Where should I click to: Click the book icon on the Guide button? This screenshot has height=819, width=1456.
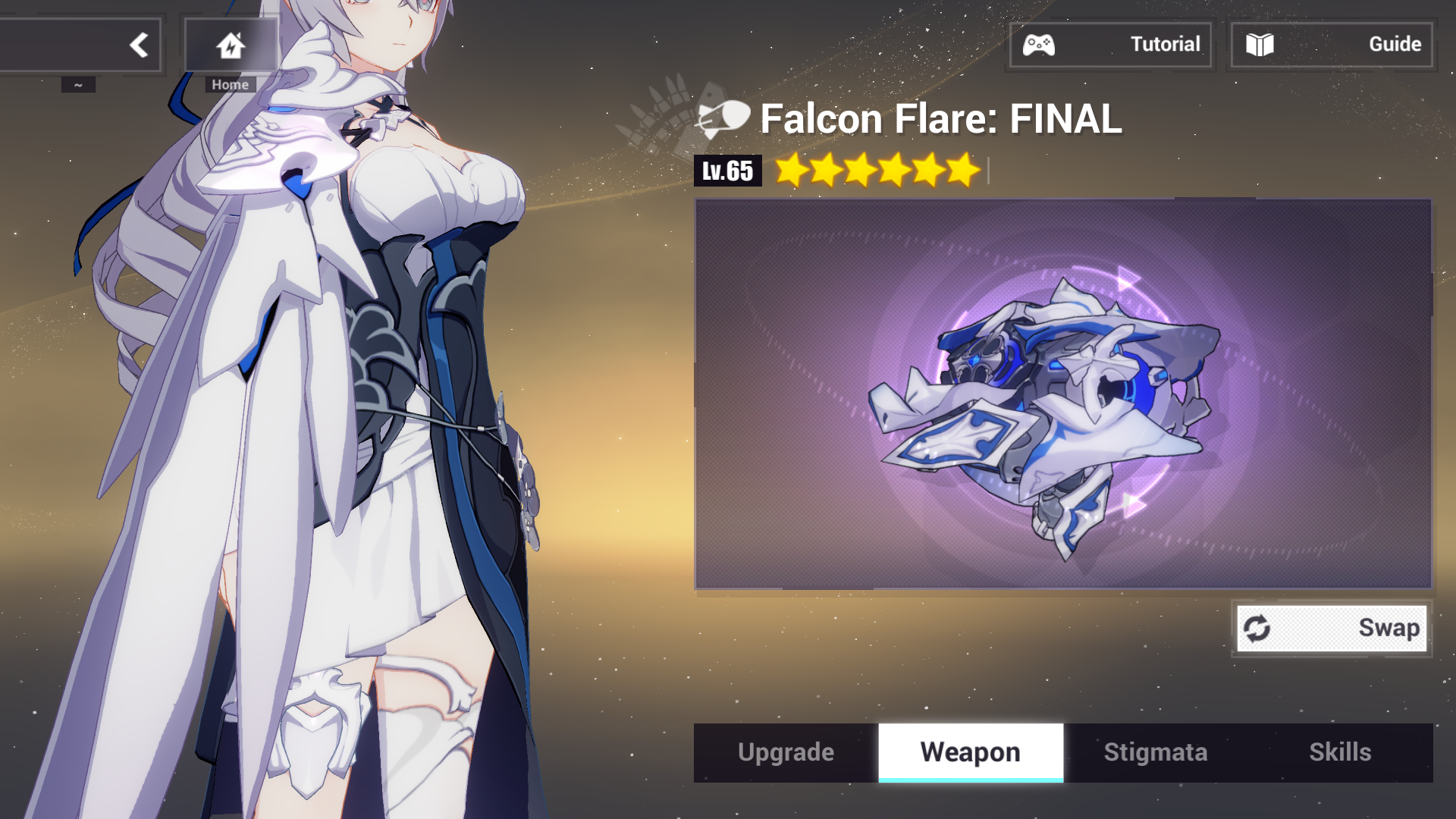(x=1261, y=45)
